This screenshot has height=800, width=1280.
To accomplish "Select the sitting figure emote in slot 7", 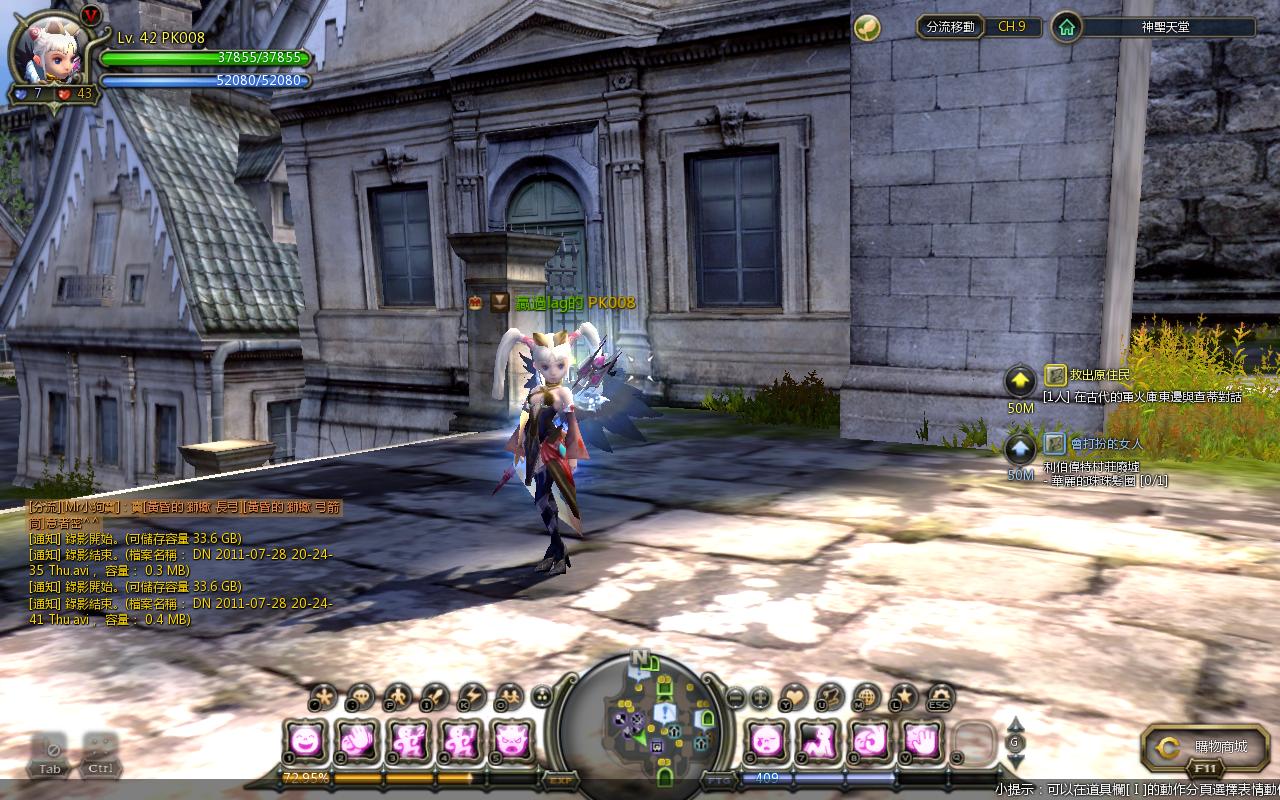I will pos(818,741).
